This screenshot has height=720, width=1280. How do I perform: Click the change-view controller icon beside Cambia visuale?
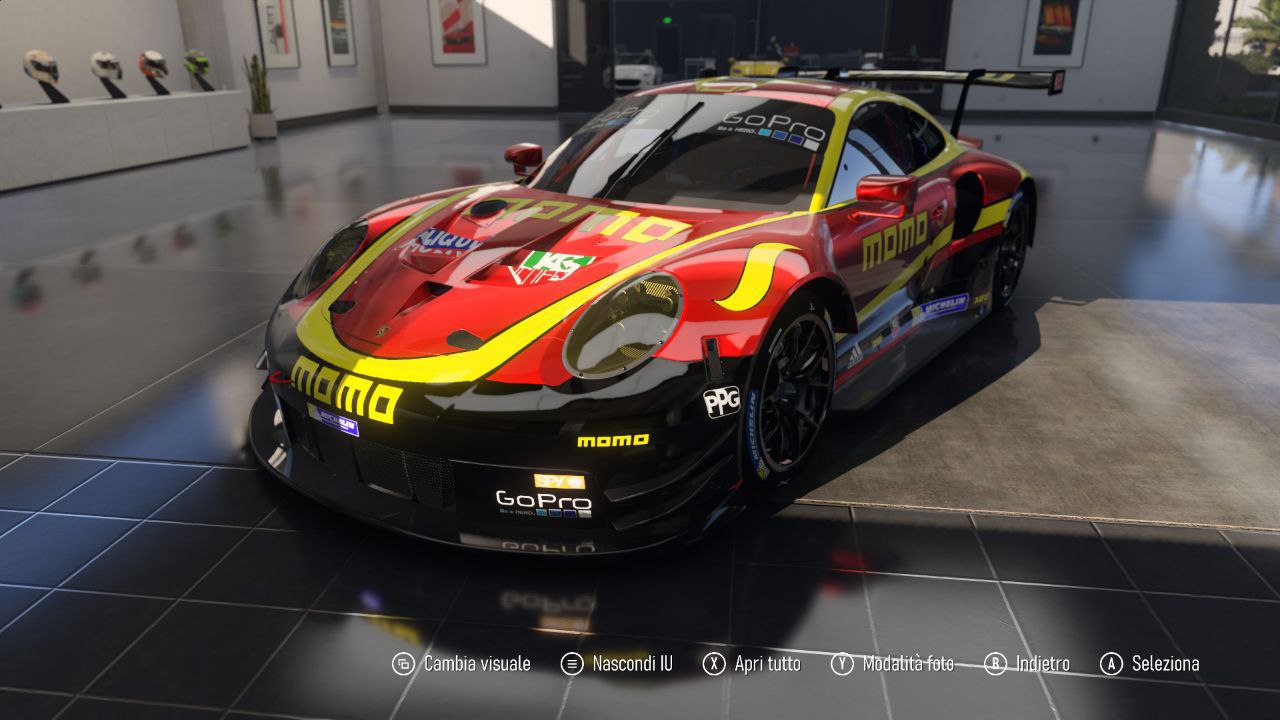coord(404,663)
